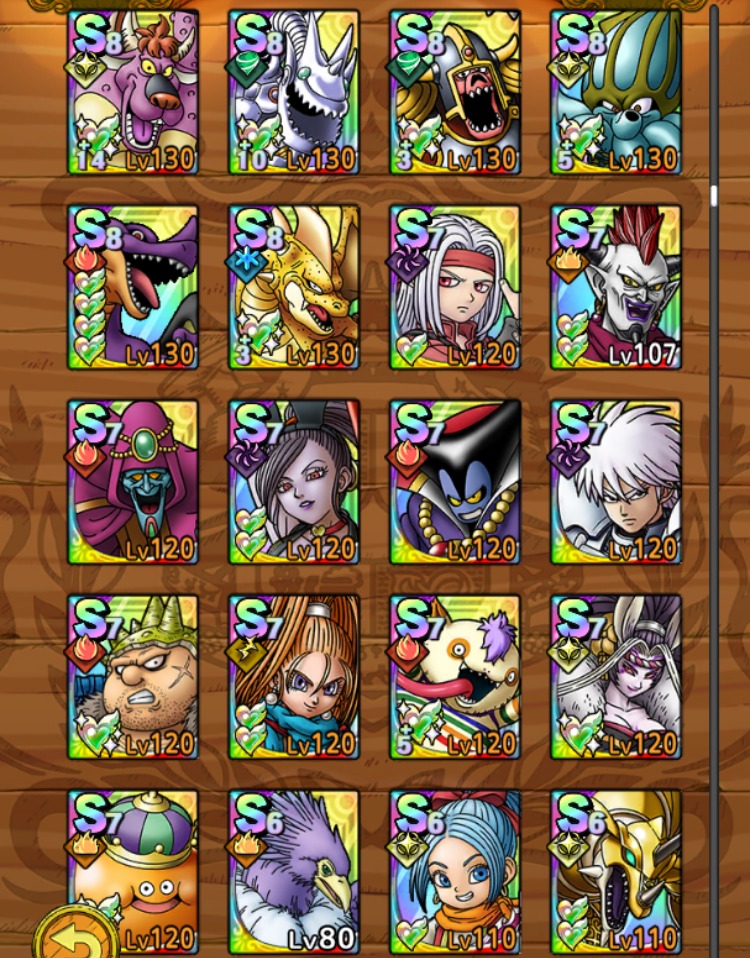Pick the cream puppet with long tongue card
Screen dimensions: 750x958
455,677
